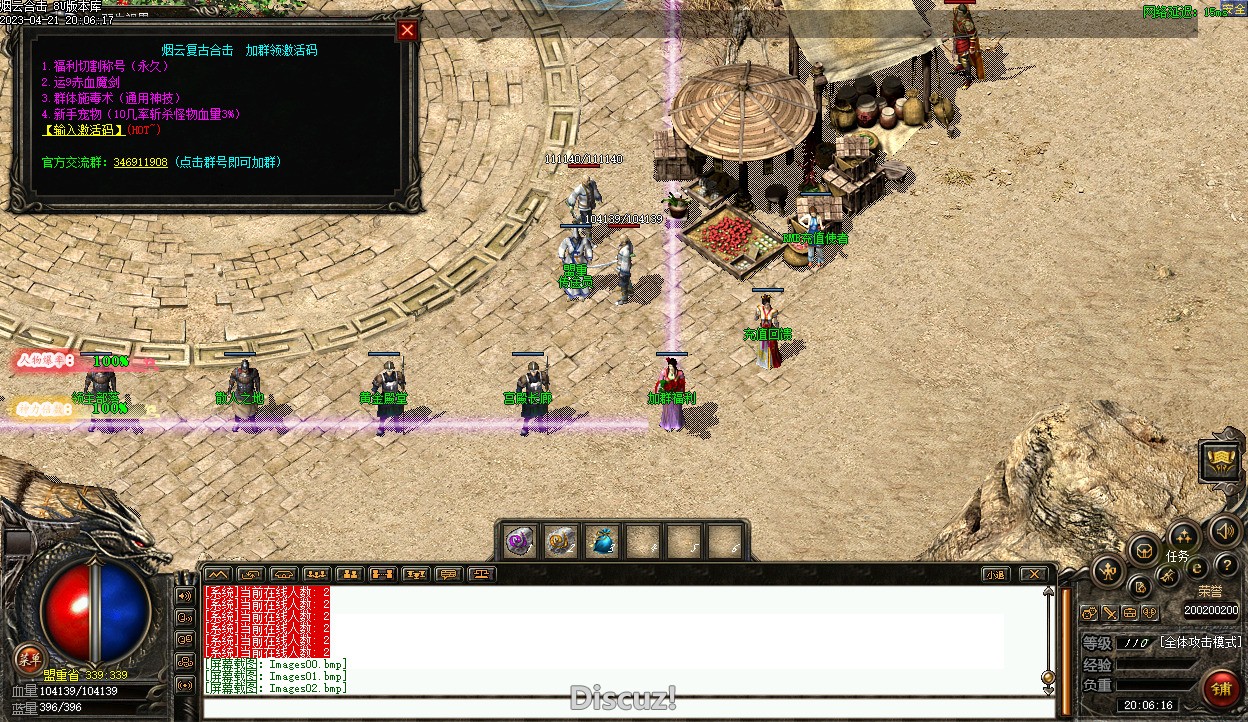Toggle the speaker sound button
The image size is (1248, 722).
[1222, 530]
